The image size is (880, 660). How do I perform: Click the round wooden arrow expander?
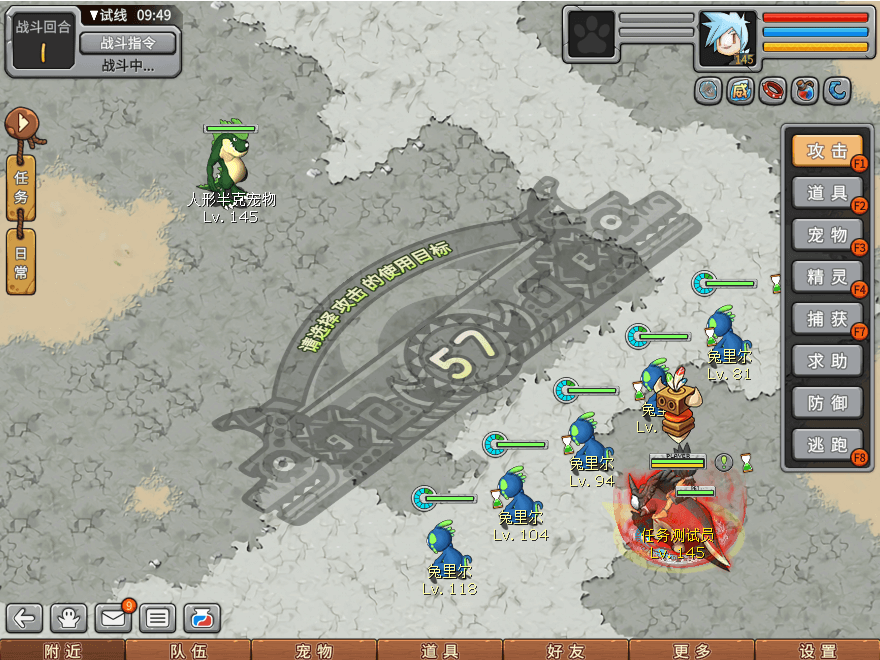click(20, 124)
